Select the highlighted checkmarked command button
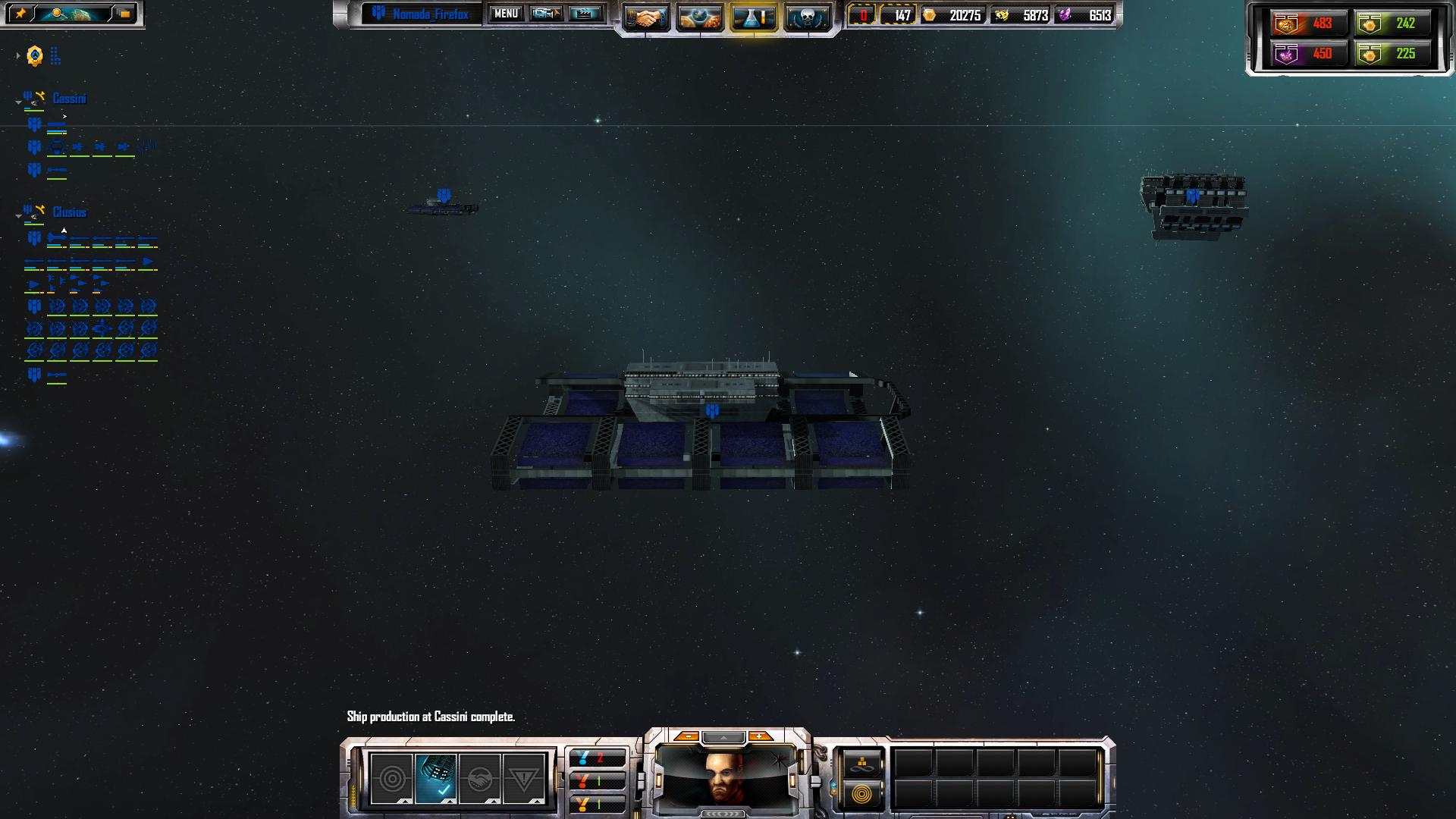 pos(436,779)
